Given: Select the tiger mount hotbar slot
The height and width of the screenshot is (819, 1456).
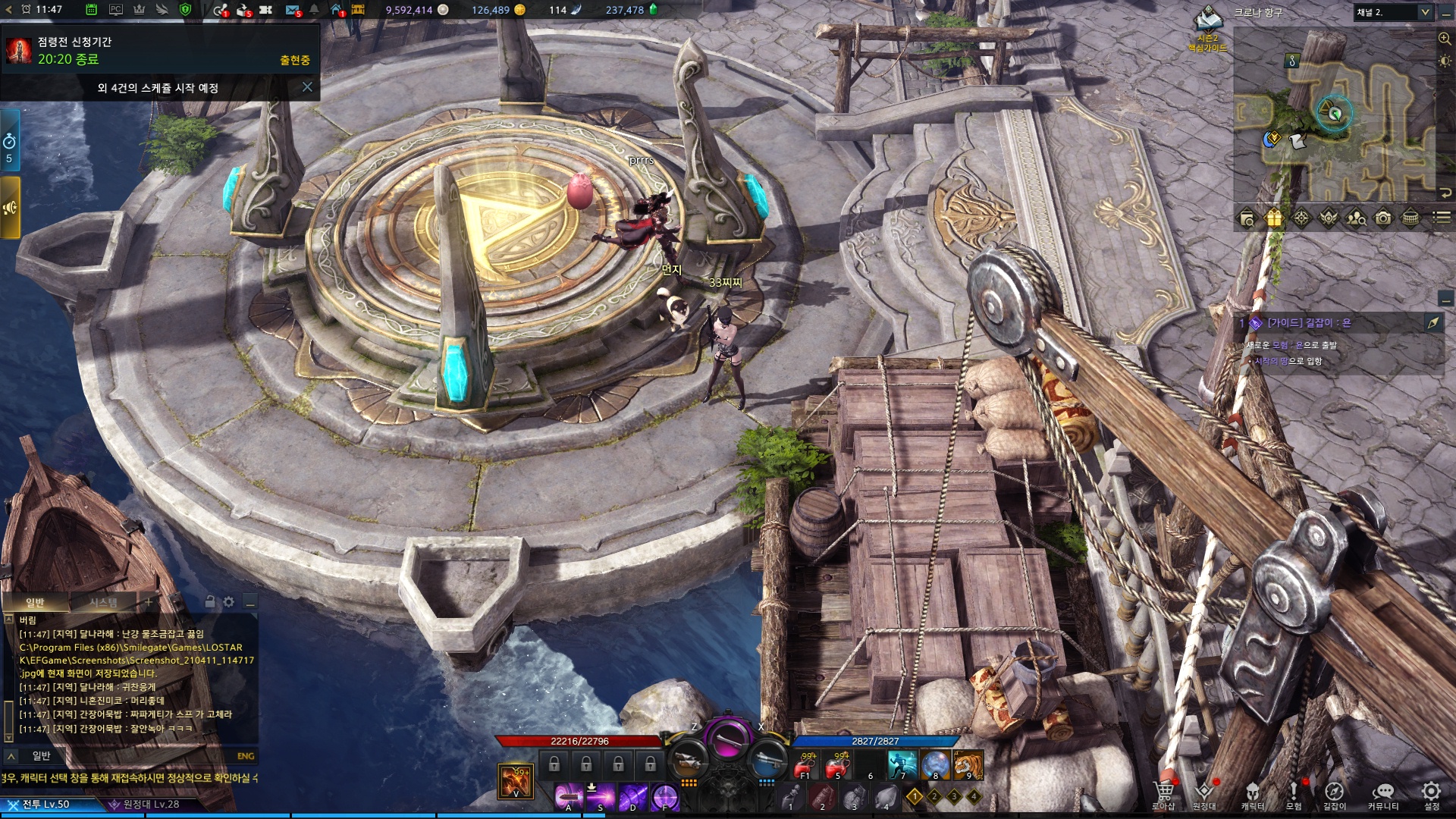Looking at the screenshot, I should (x=968, y=765).
